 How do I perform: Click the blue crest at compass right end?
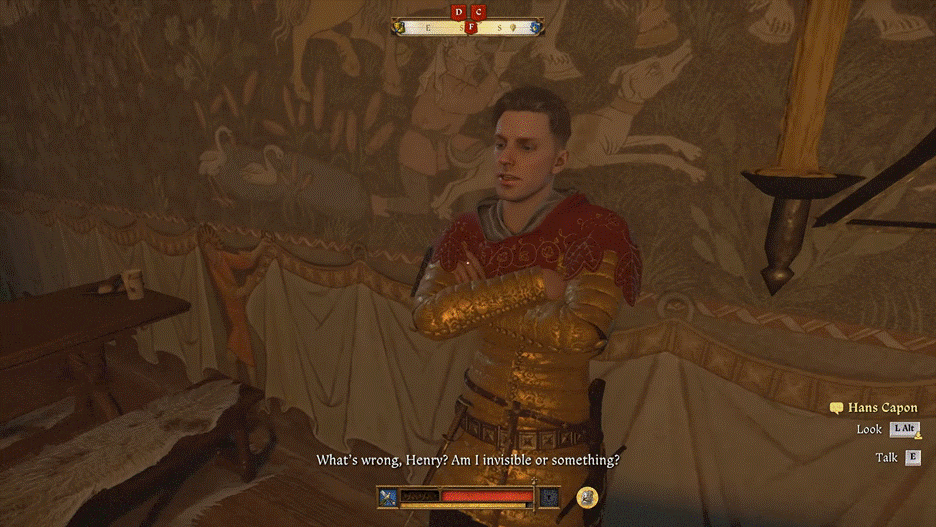point(537,27)
